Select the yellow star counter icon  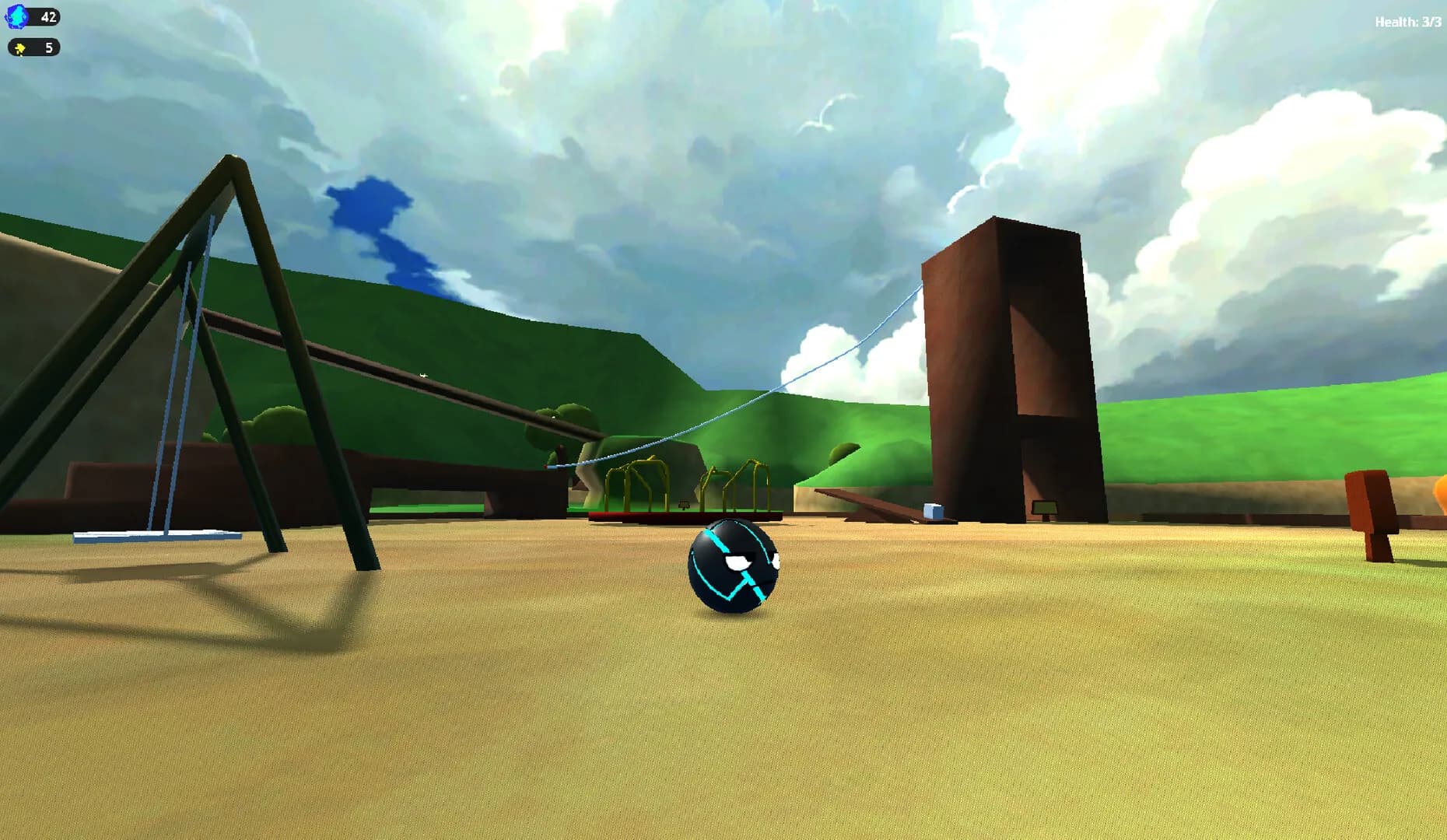(x=21, y=48)
